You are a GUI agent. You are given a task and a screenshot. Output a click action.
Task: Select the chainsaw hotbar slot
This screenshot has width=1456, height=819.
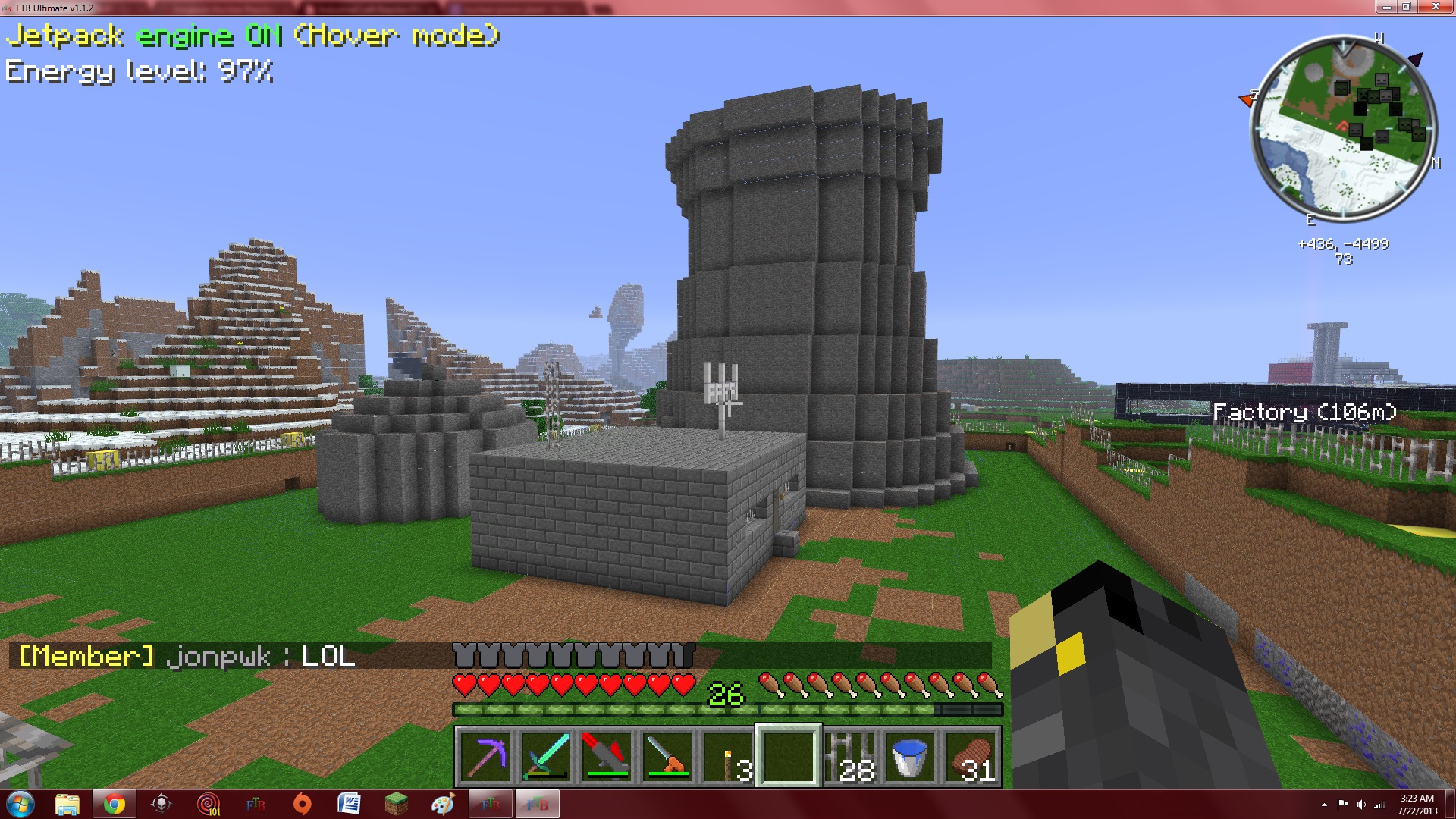pos(667,756)
